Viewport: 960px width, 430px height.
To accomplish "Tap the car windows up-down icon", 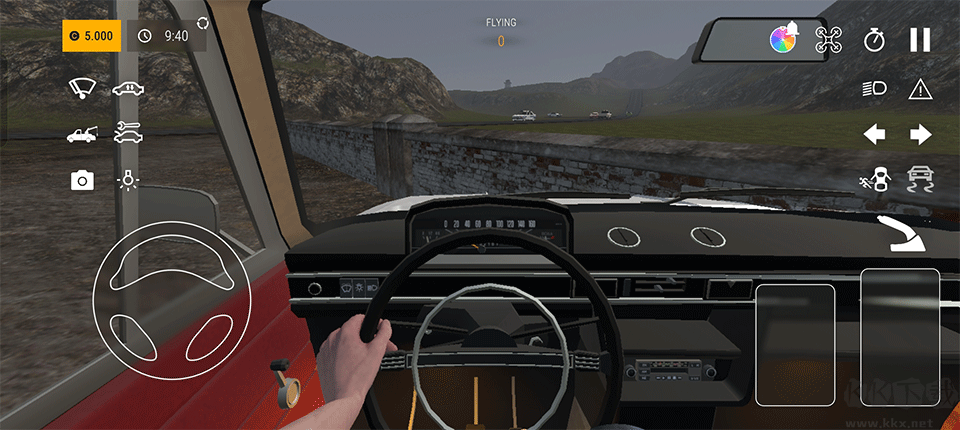I will click(x=127, y=88).
